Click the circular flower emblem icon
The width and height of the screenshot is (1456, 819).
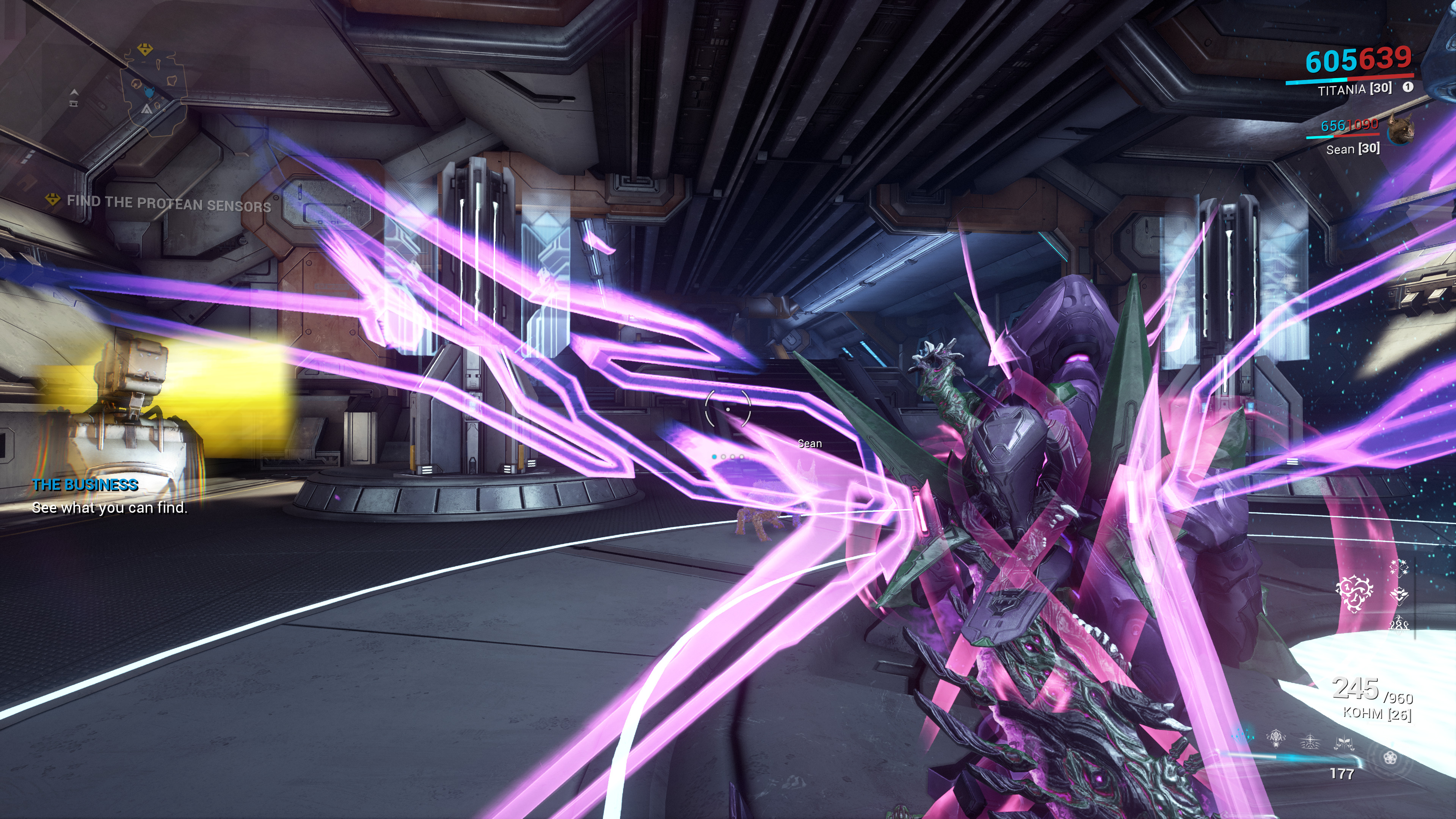[1390, 758]
